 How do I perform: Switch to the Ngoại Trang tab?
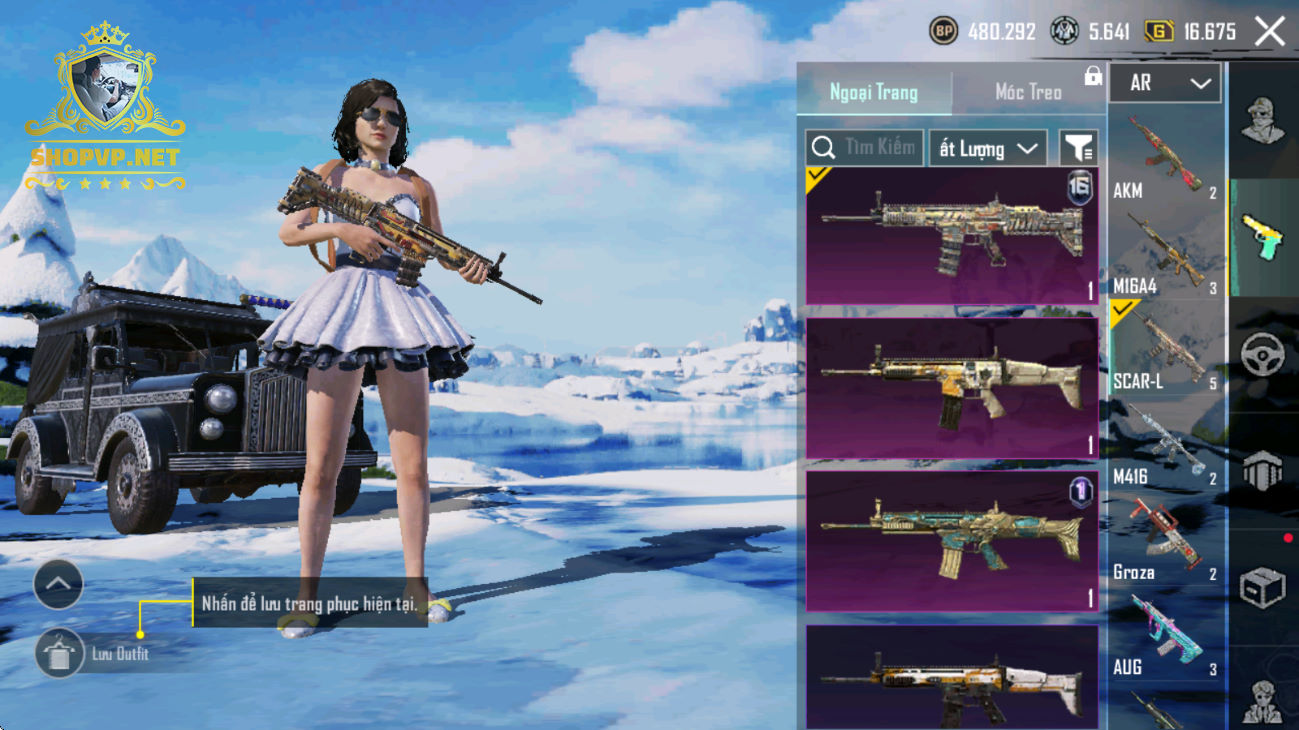point(874,92)
